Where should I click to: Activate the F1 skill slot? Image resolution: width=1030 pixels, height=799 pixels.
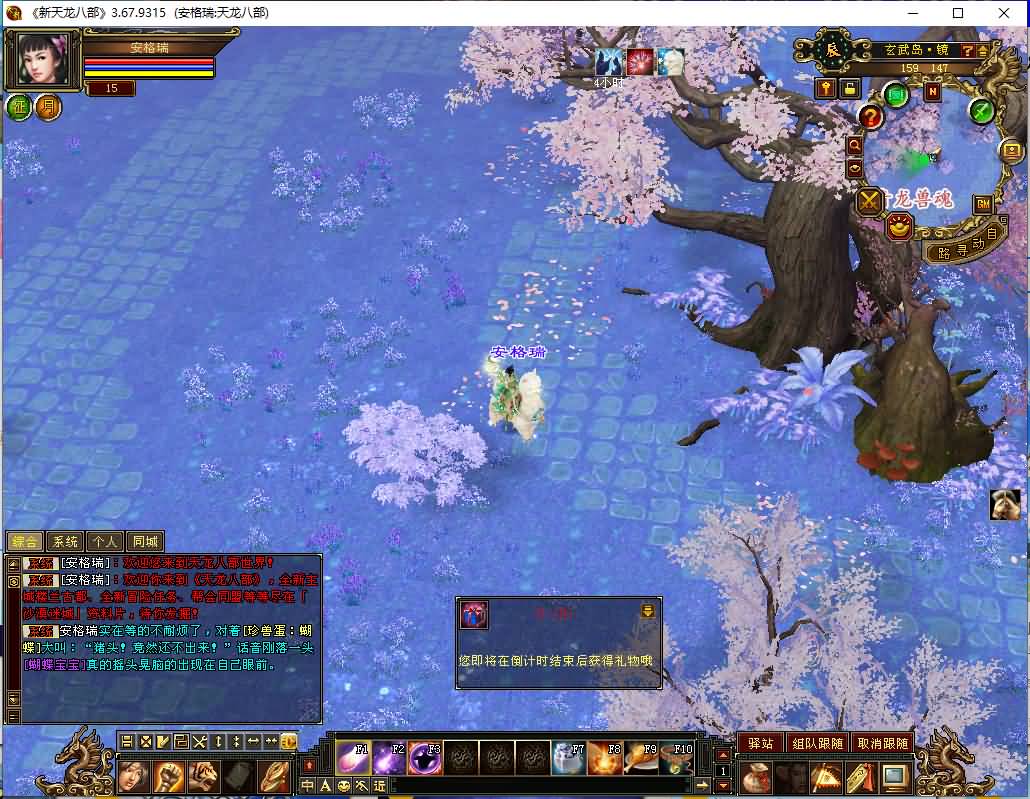pos(352,758)
